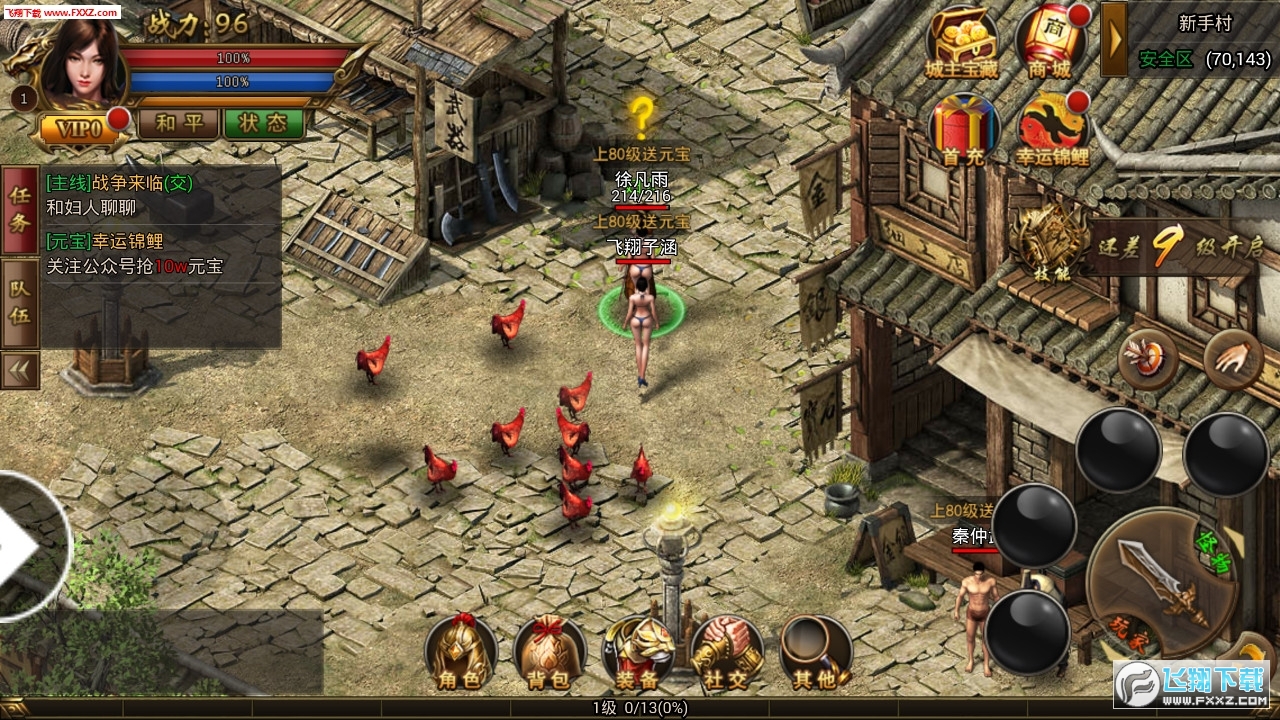Switch to the 队伍 team tab
1280x720 pixels.
(x=20, y=301)
